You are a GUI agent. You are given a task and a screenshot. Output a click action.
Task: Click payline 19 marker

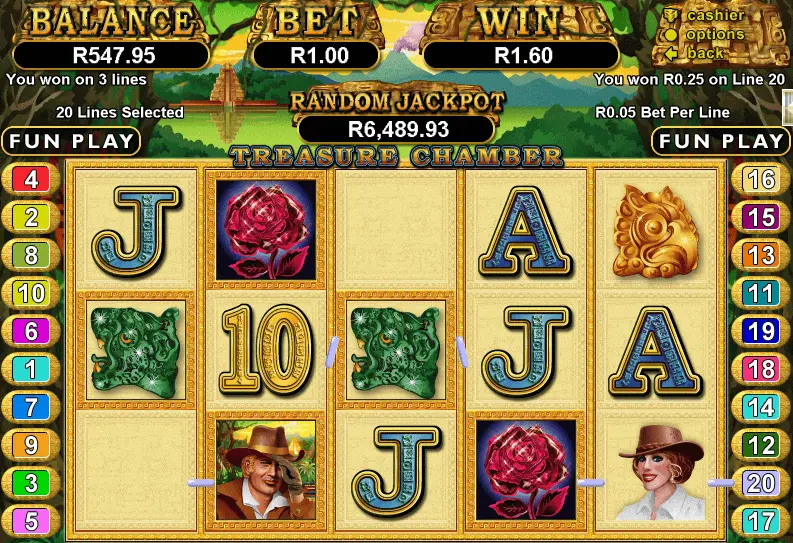761,331
